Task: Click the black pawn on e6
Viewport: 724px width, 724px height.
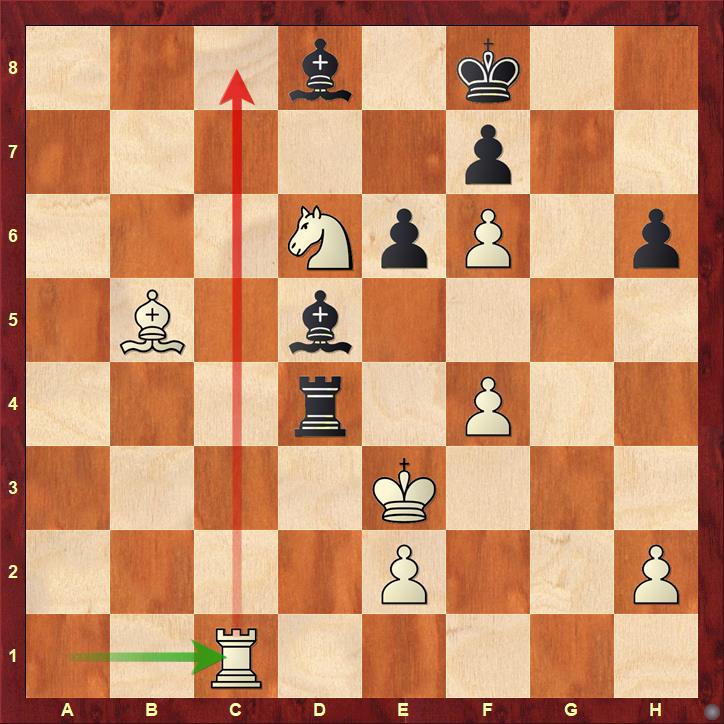Action: (x=404, y=238)
